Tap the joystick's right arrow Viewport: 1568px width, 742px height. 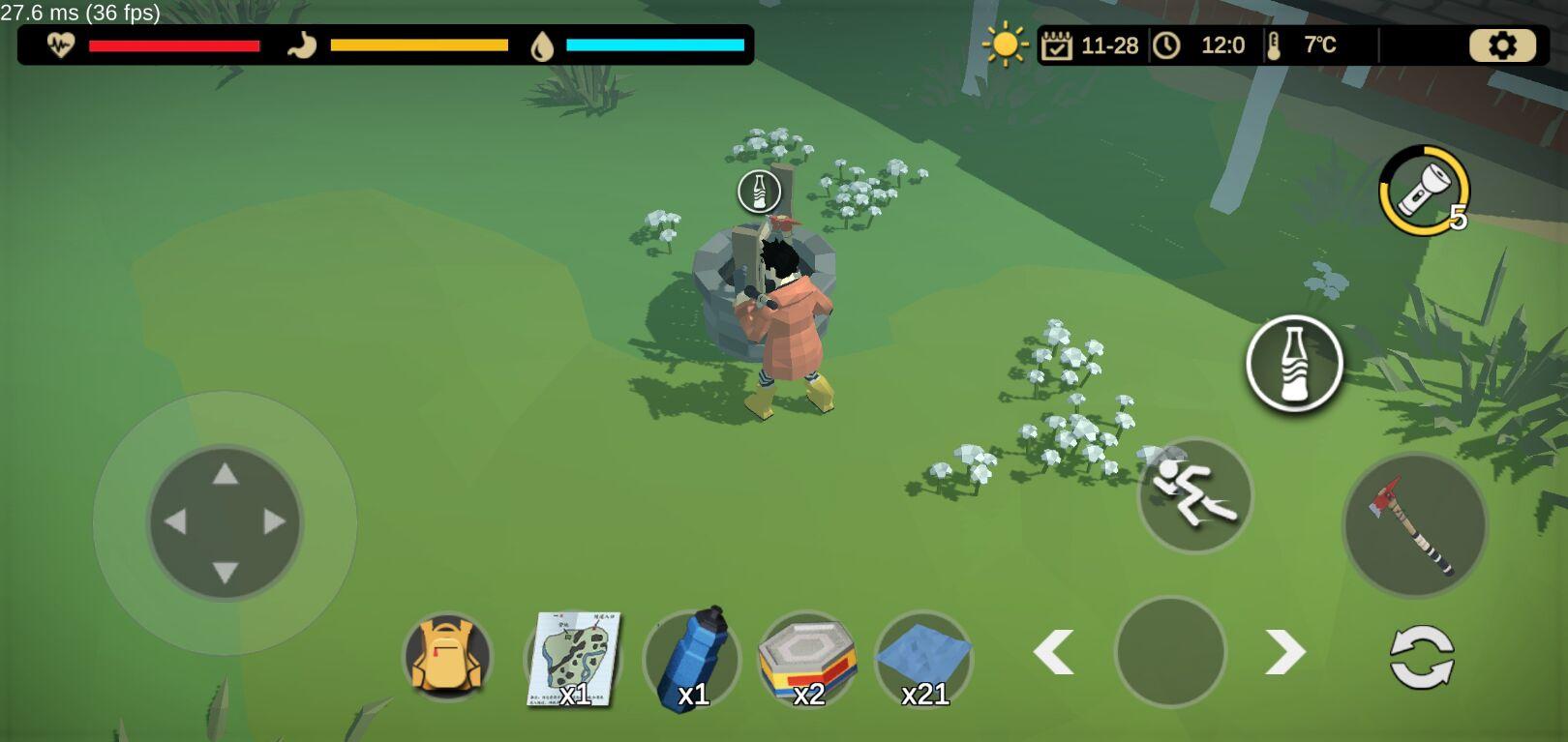click(x=275, y=522)
